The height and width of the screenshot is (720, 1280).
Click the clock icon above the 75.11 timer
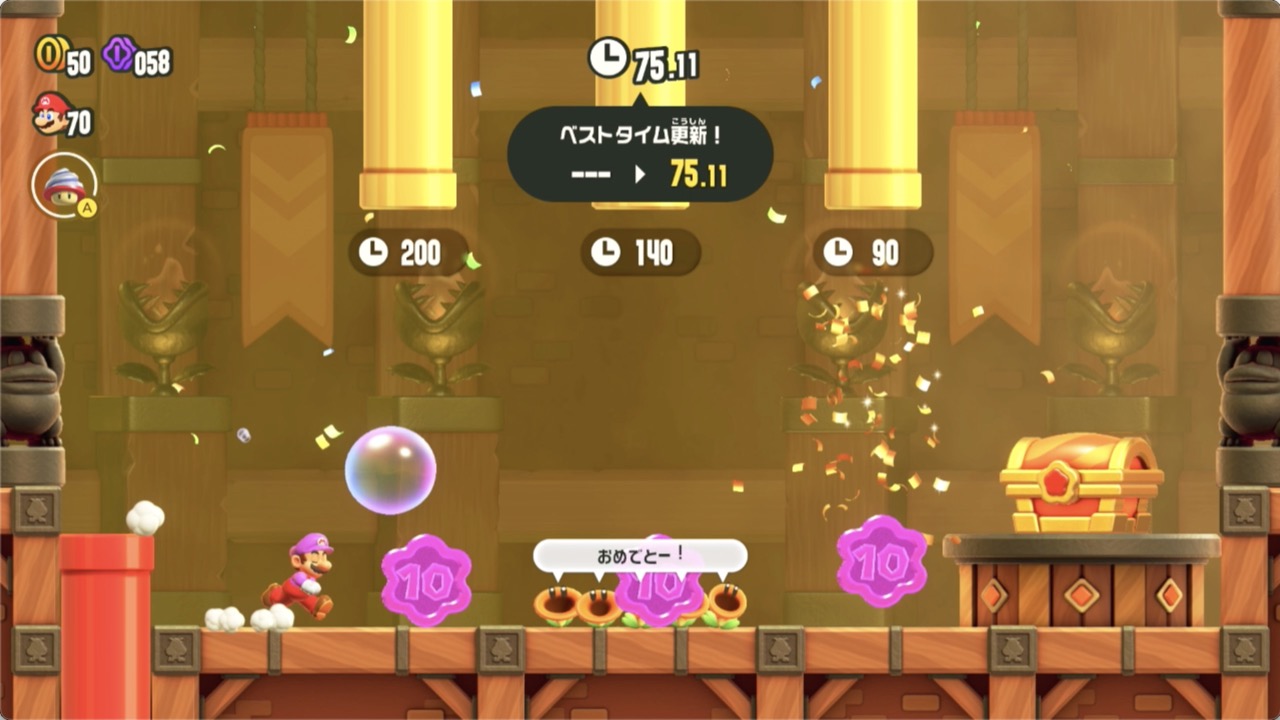pos(609,59)
